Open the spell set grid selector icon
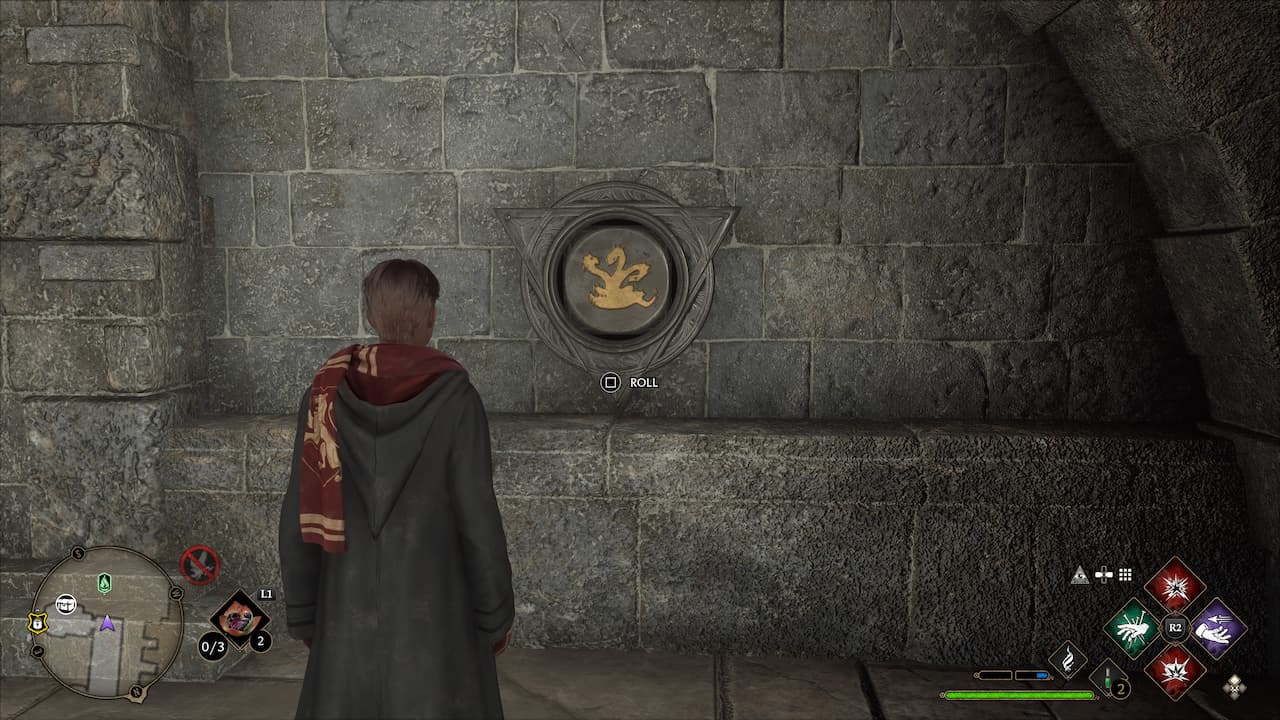 click(1125, 574)
